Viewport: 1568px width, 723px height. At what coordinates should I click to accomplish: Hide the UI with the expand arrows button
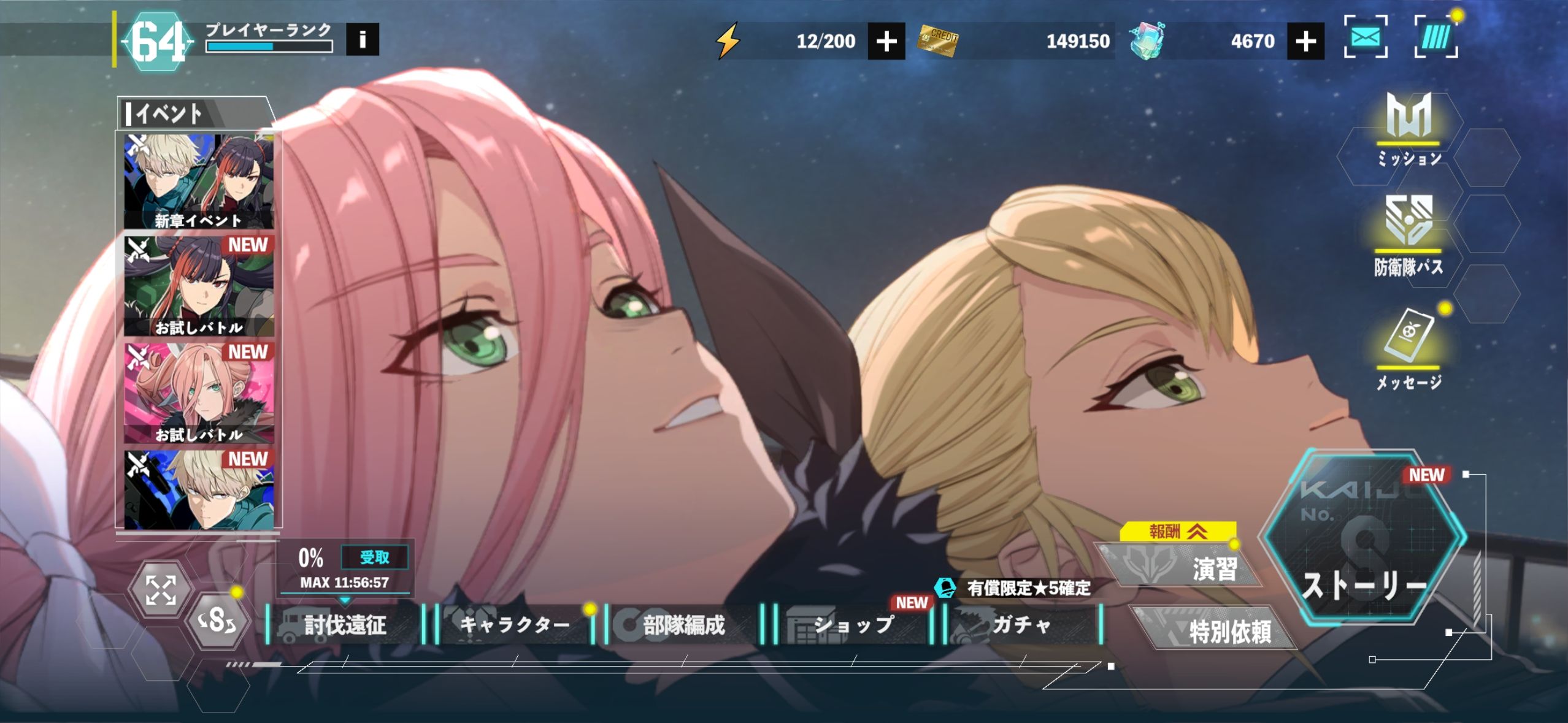161,590
